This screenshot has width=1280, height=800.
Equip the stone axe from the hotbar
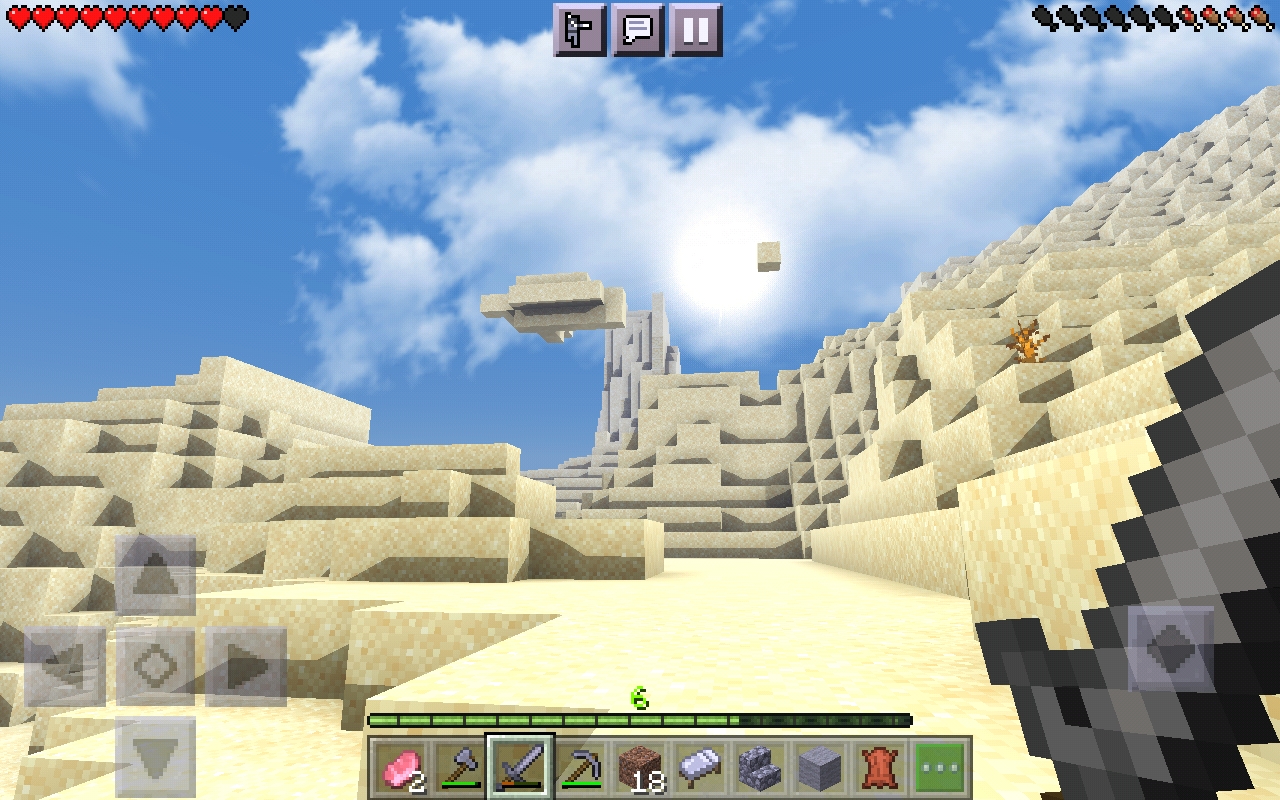461,768
